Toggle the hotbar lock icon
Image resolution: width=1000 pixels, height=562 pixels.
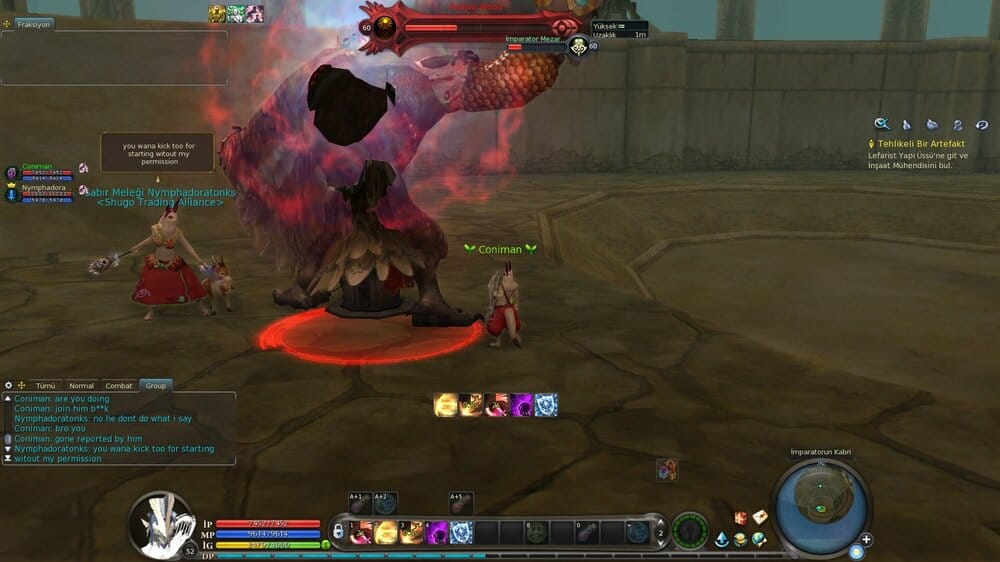tap(340, 530)
